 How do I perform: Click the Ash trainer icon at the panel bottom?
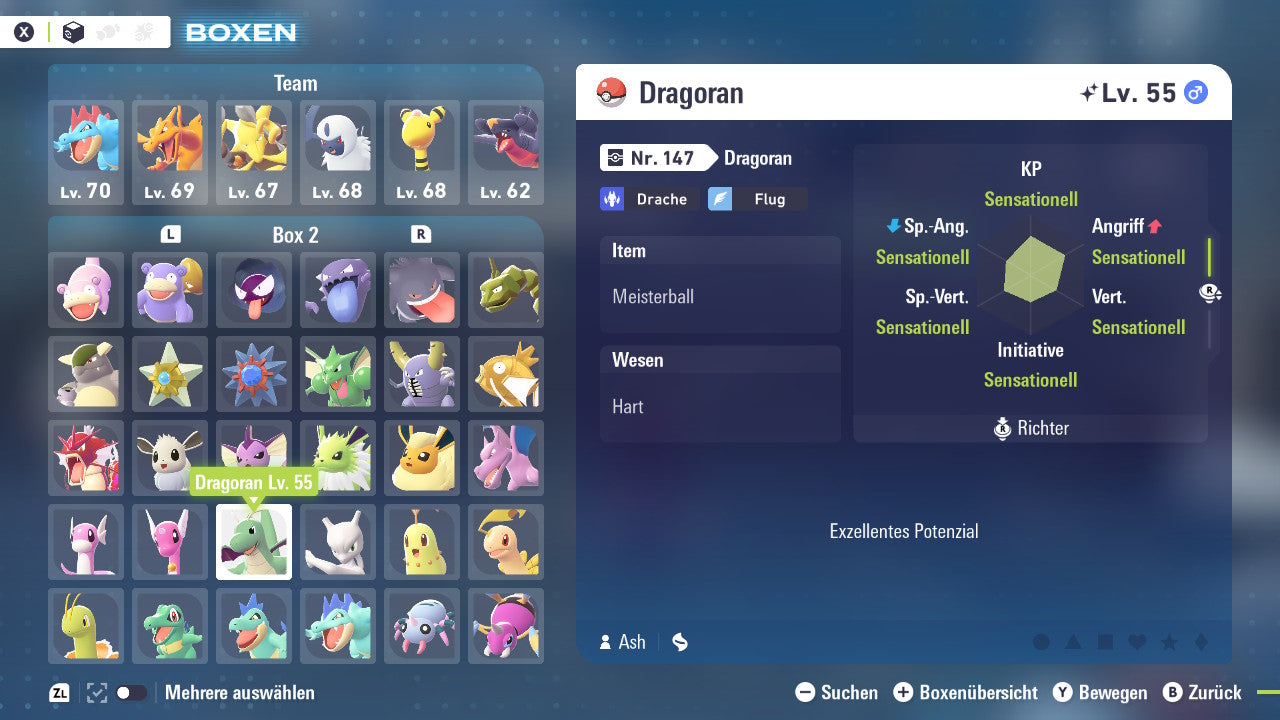603,642
